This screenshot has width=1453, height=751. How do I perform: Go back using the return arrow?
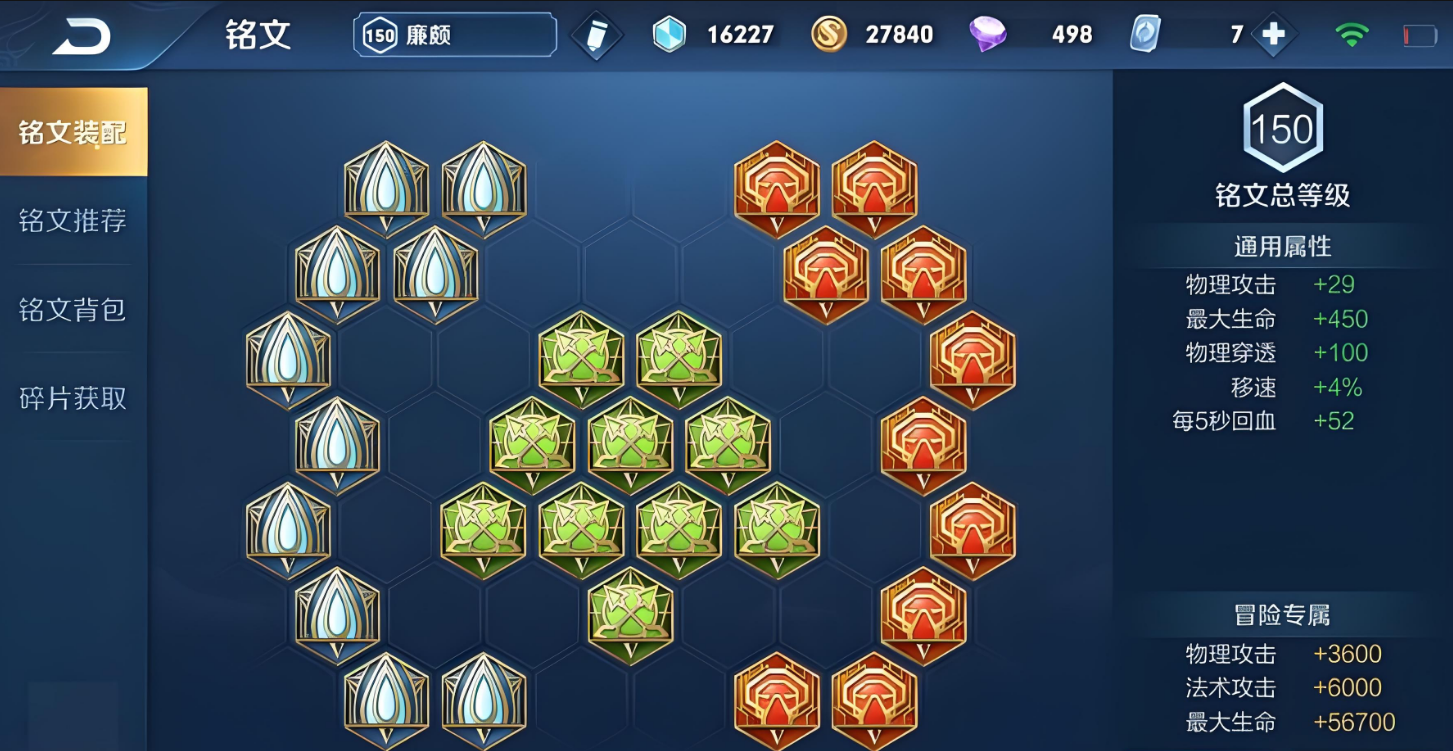pos(82,37)
